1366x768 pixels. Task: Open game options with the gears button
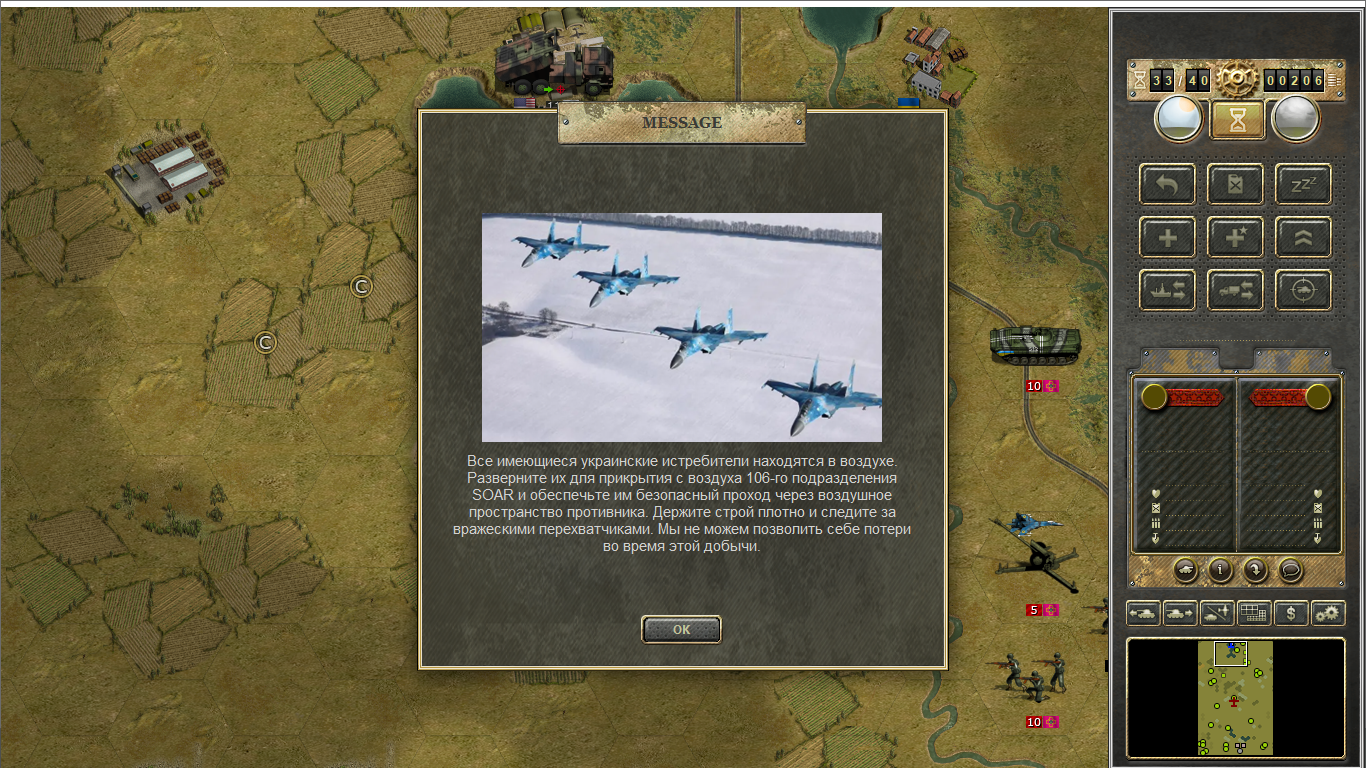pyautogui.click(x=1328, y=613)
